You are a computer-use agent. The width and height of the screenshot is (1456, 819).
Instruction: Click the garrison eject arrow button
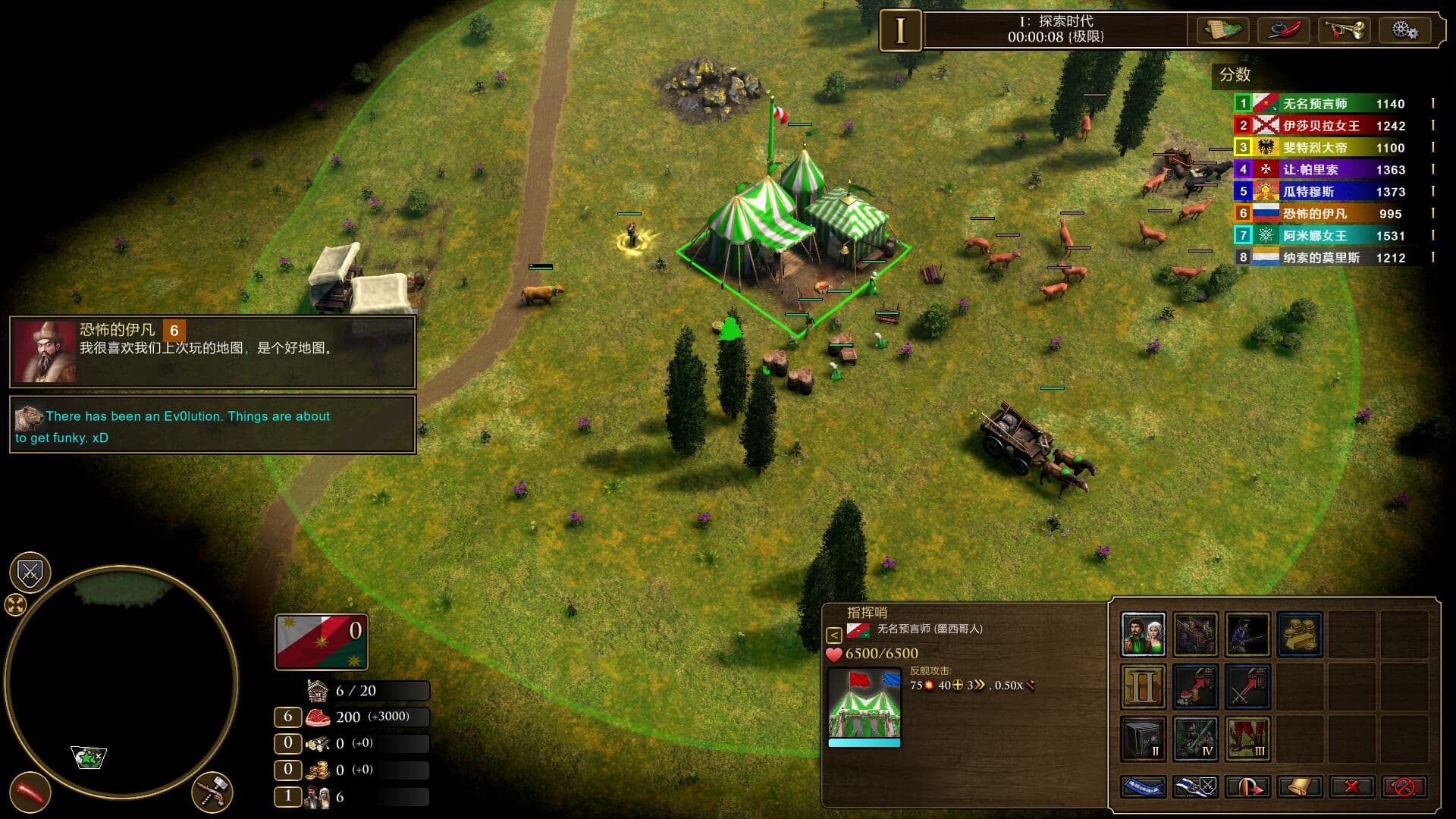click(x=1247, y=786)
